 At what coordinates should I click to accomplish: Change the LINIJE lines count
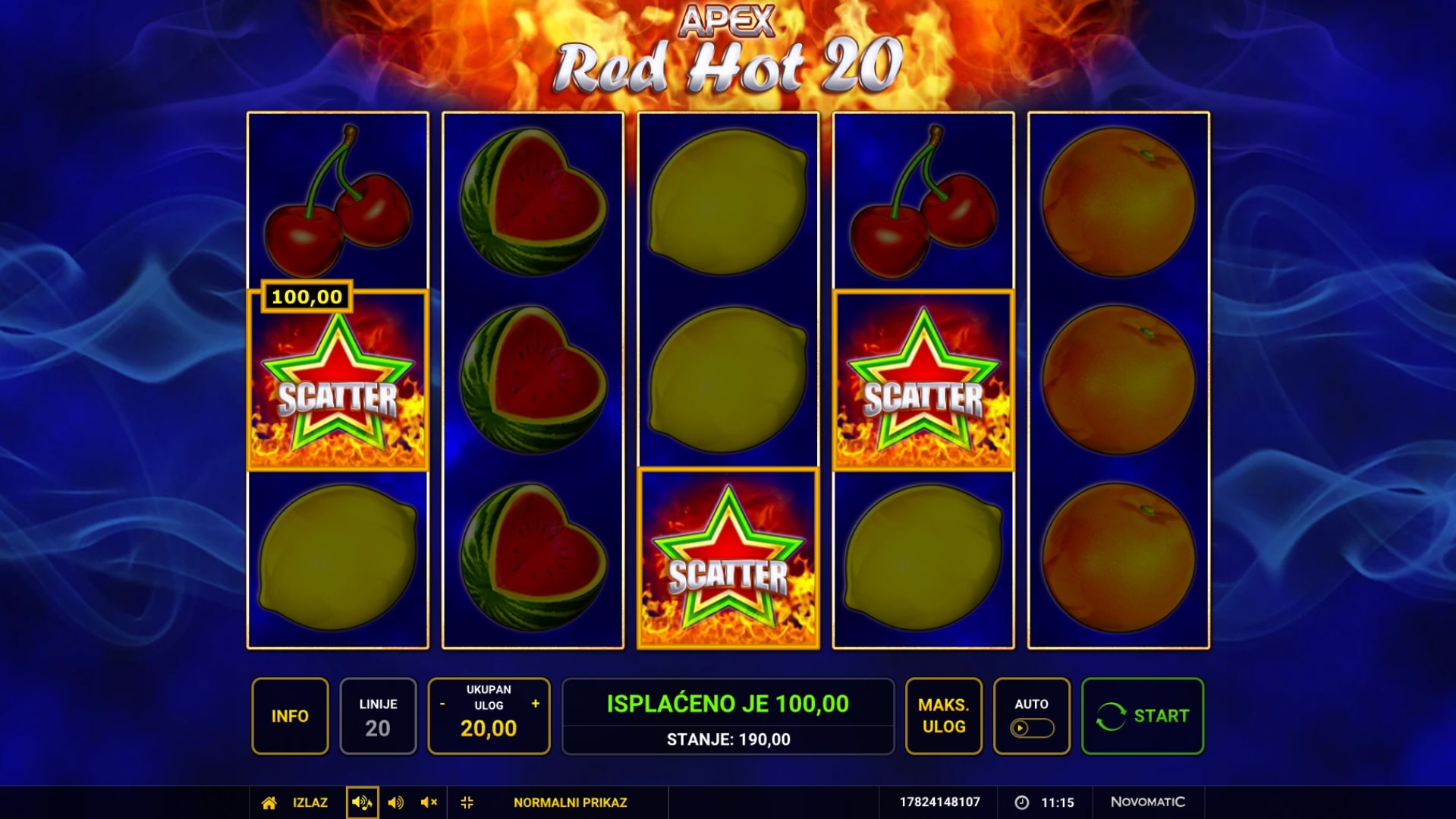pos(378,716)
